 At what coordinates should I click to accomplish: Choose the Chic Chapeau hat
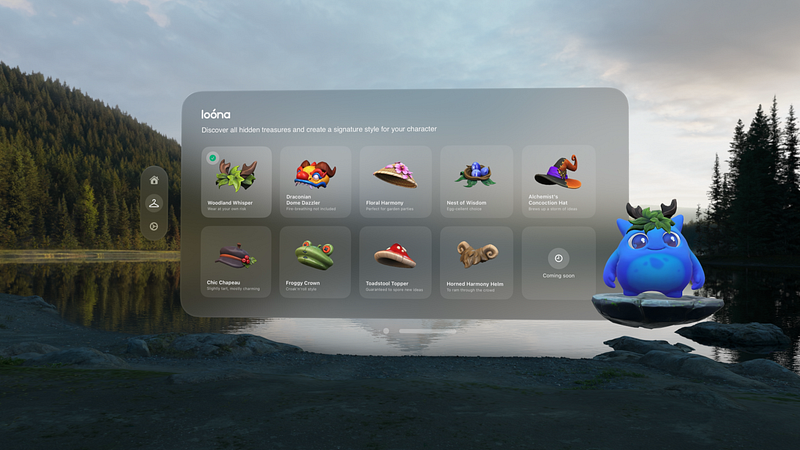(236, 262)
